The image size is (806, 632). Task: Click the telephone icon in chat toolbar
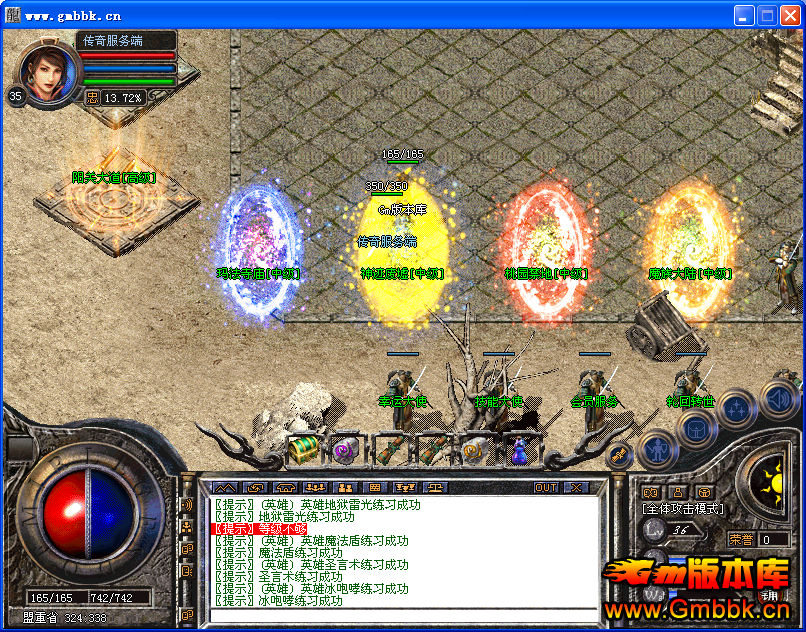point(285,488)
